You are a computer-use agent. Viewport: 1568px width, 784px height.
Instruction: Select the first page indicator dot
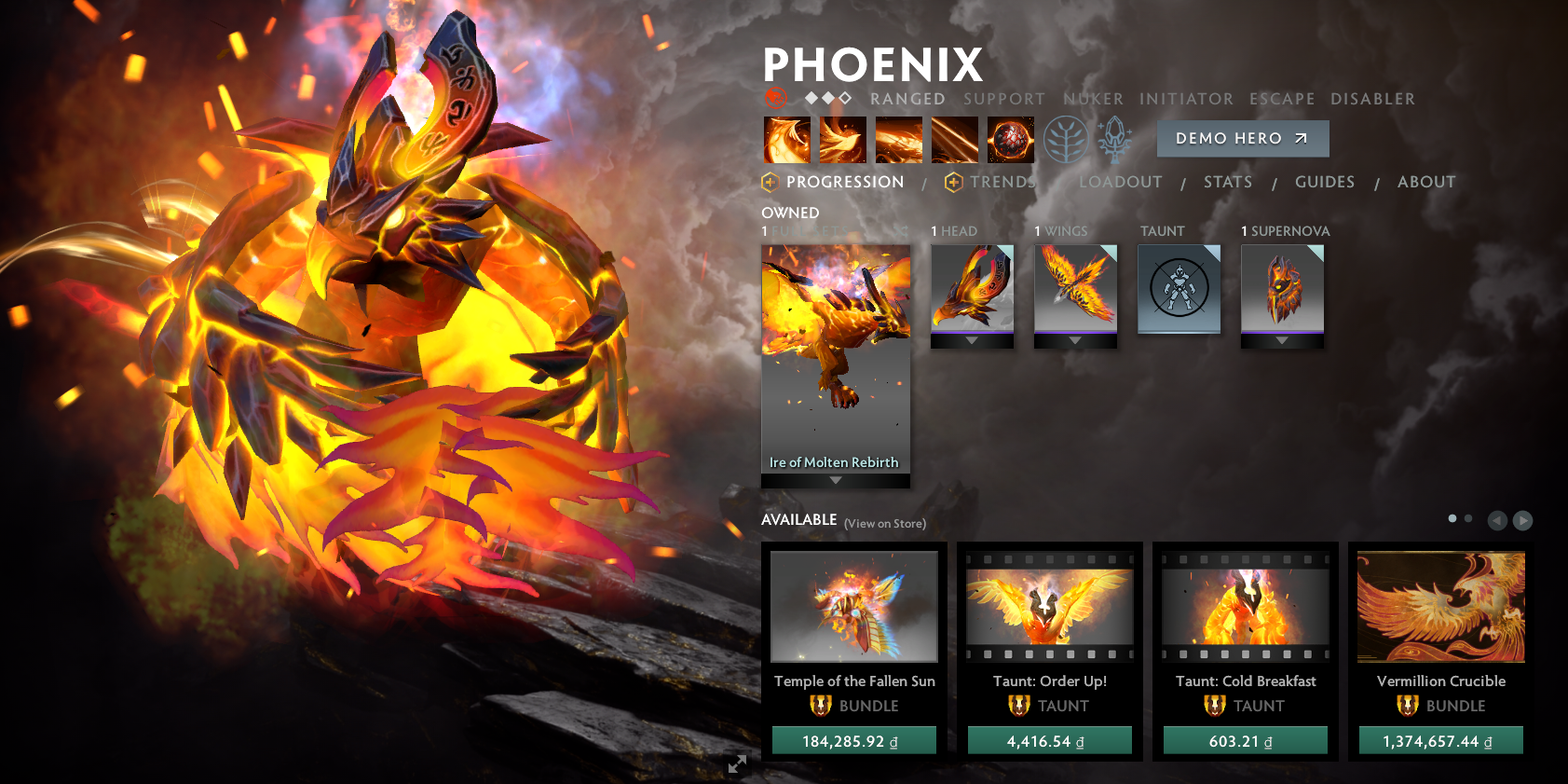tap(1452, 516)
